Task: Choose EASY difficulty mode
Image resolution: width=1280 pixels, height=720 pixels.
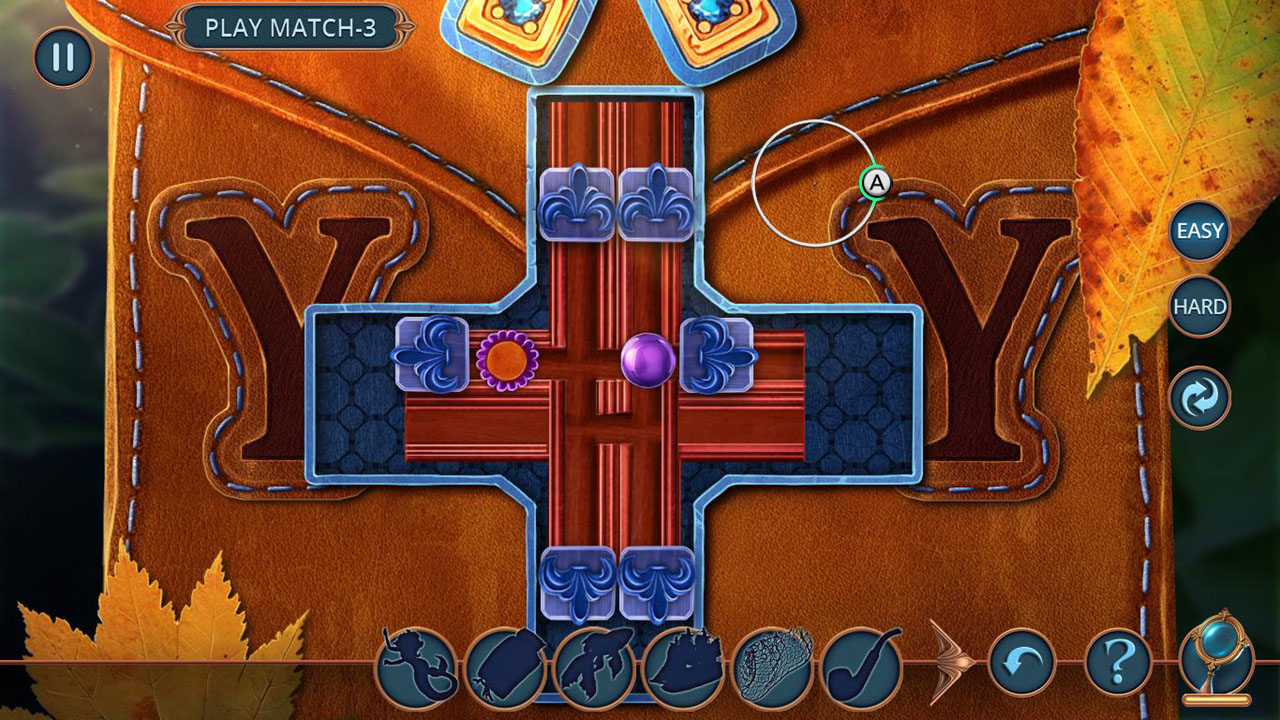Action: pos(1199,232)
